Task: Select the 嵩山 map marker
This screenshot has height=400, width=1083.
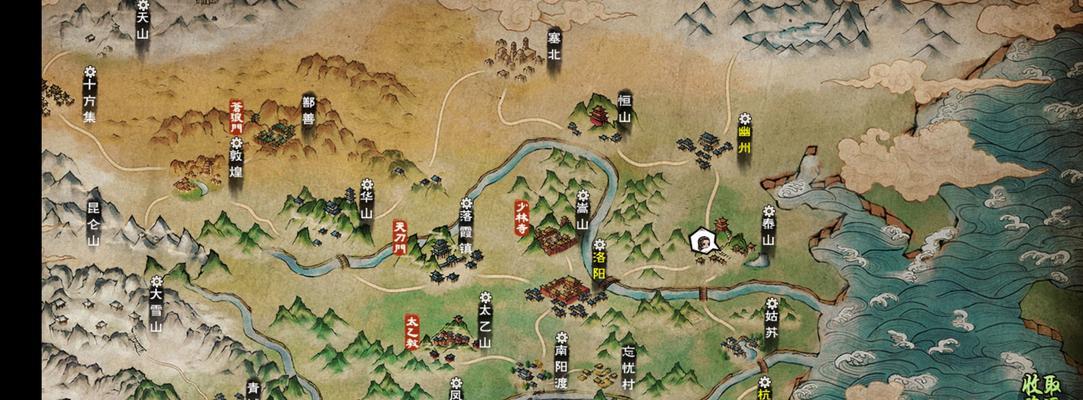Action: [581, 213]
